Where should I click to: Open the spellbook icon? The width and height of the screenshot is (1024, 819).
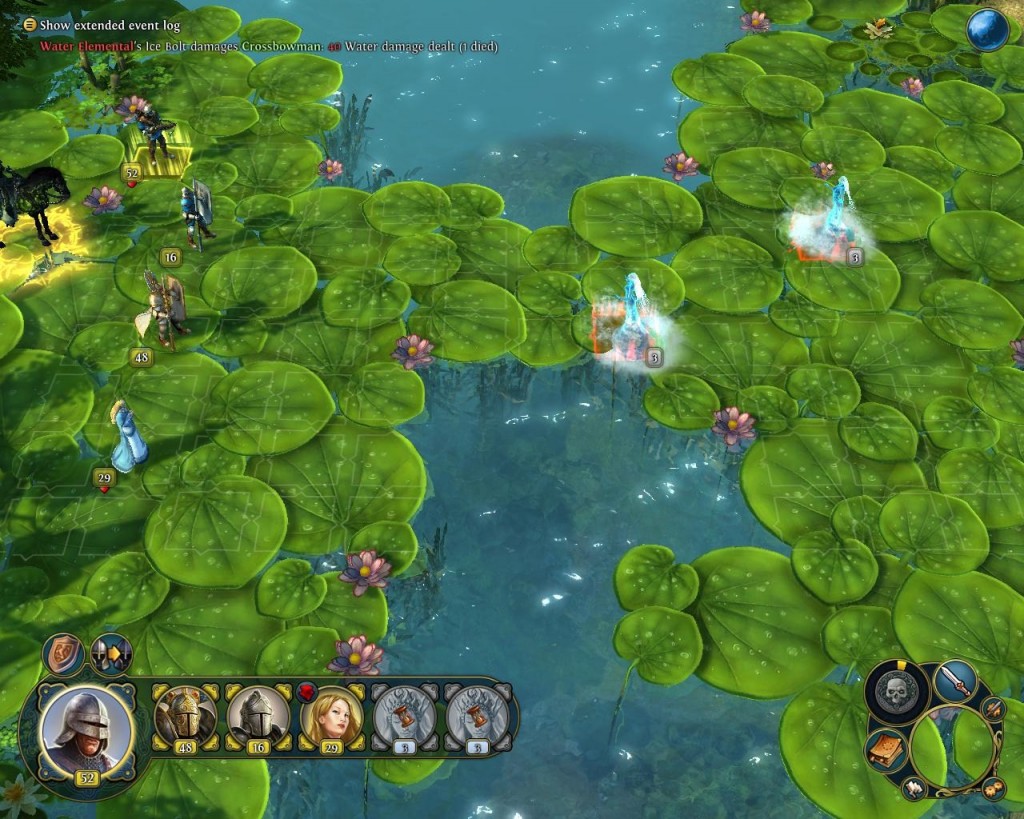pyautogui.click(x=885, y=750)
